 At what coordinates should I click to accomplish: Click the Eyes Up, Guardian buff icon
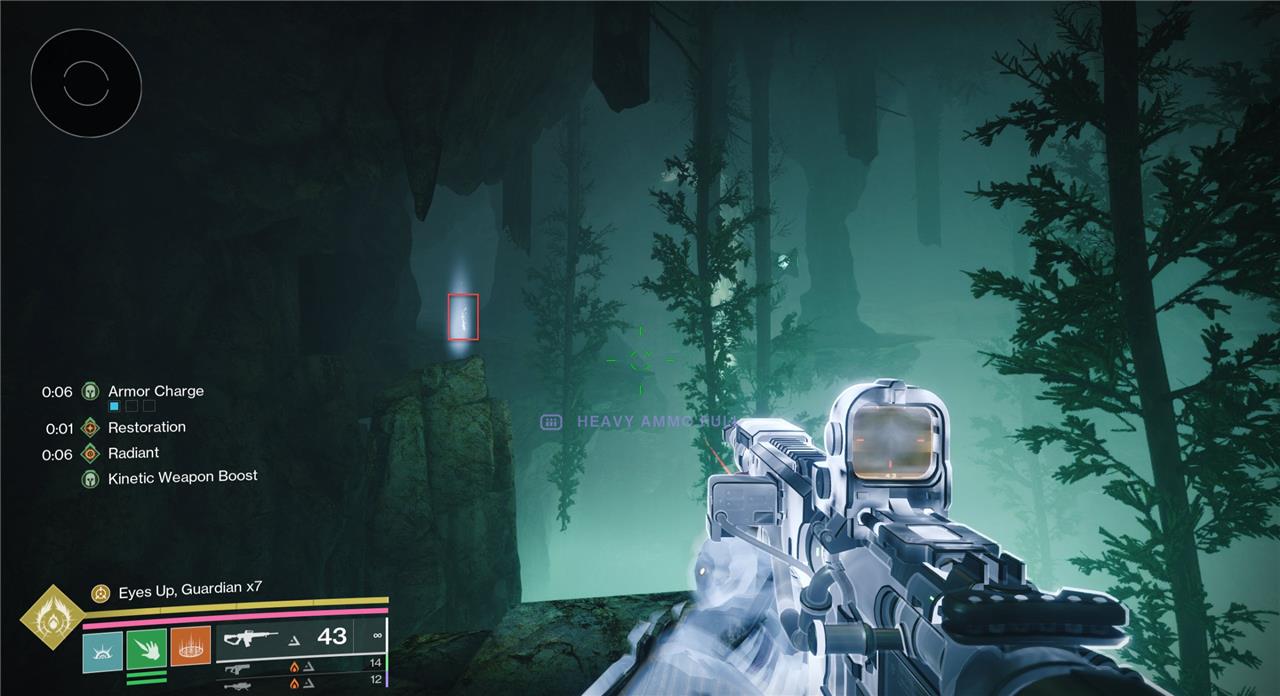point(101,593)
